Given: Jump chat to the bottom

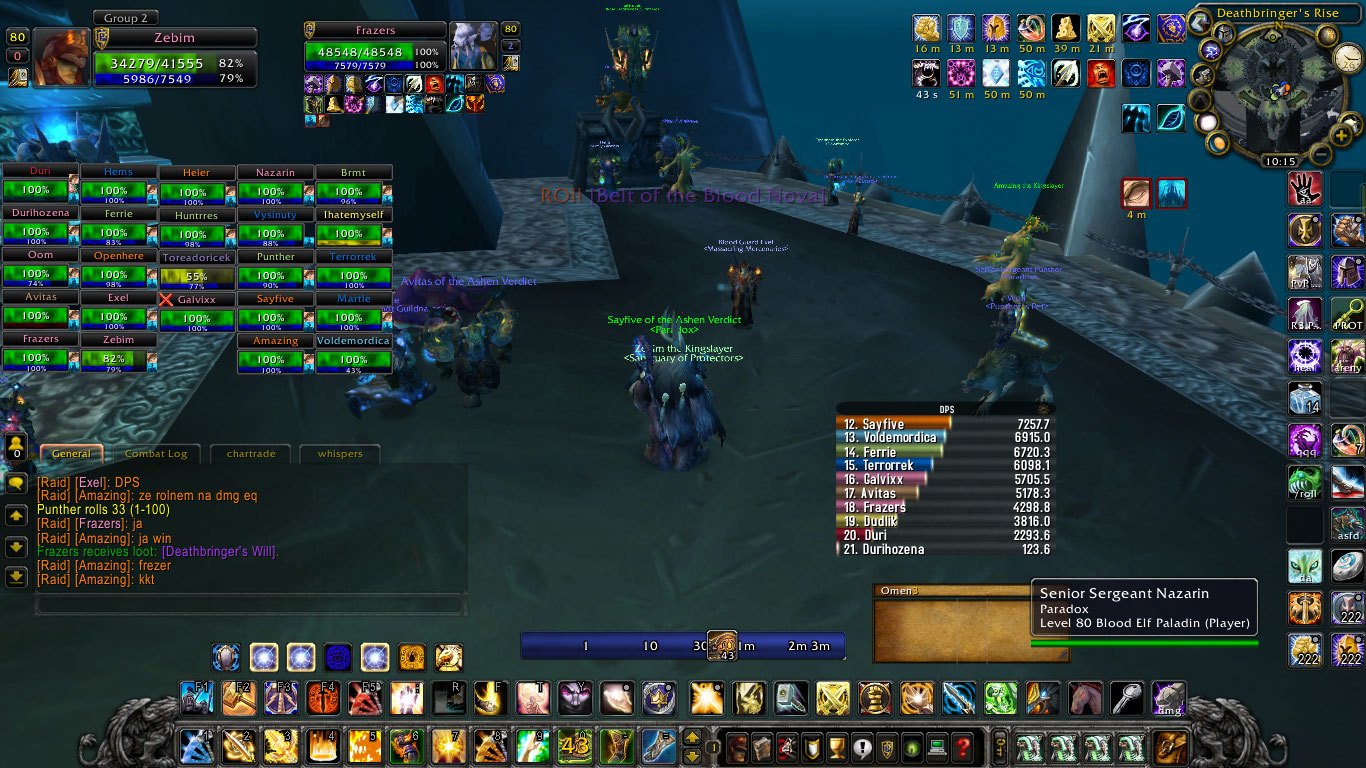Looking at the screenshot, I should pyautogui.click(x=16, y=577).
